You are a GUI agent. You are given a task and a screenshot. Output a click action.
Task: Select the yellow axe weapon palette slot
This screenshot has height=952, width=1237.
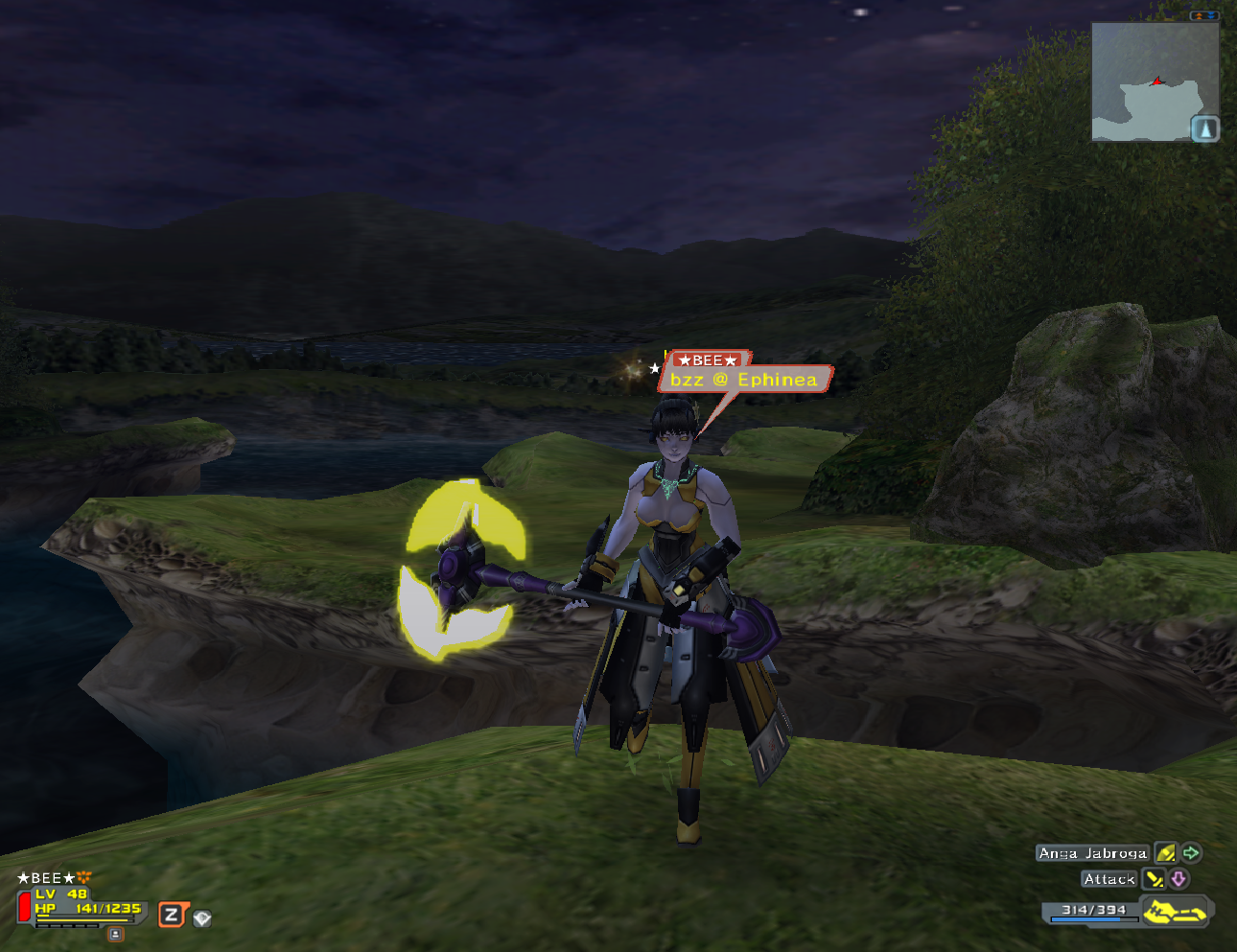coord(1175,911)
